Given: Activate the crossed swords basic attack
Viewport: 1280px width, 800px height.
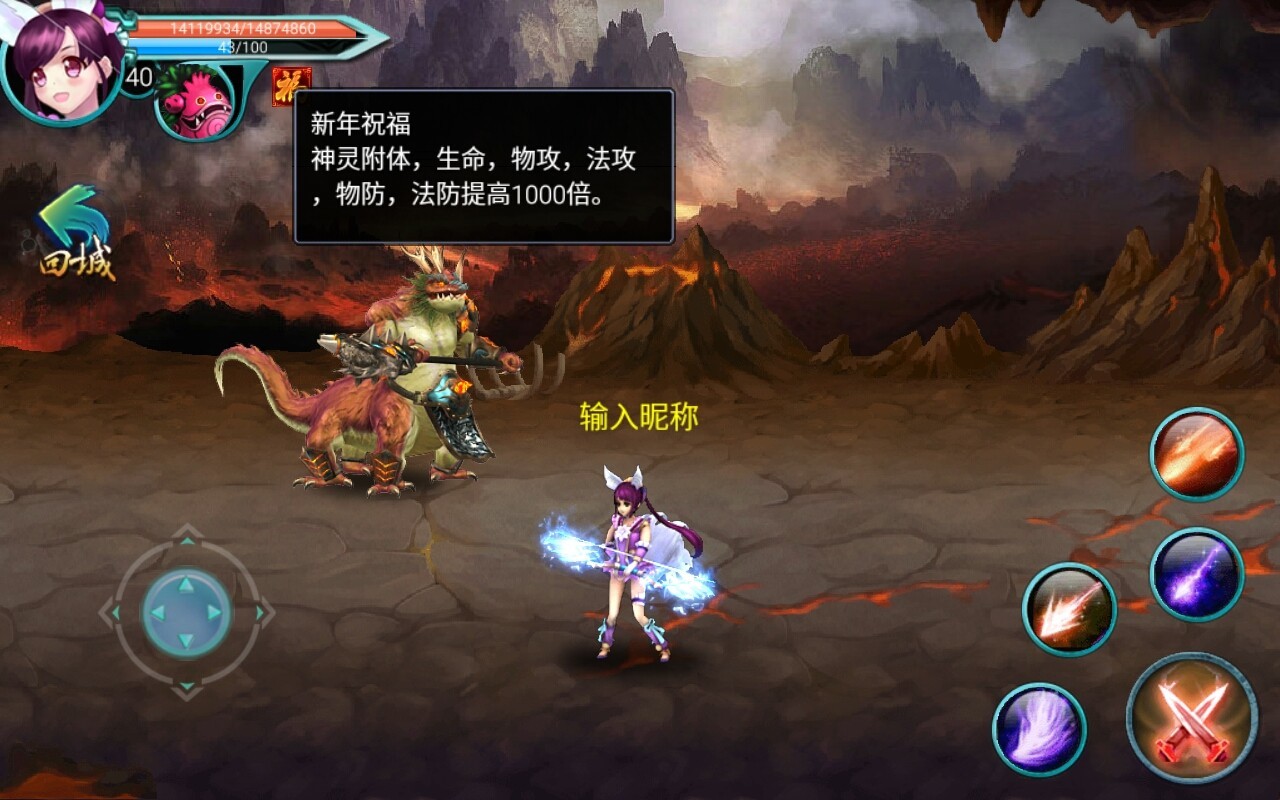Looking at the screenshot, I should [x=1191, y=717].
